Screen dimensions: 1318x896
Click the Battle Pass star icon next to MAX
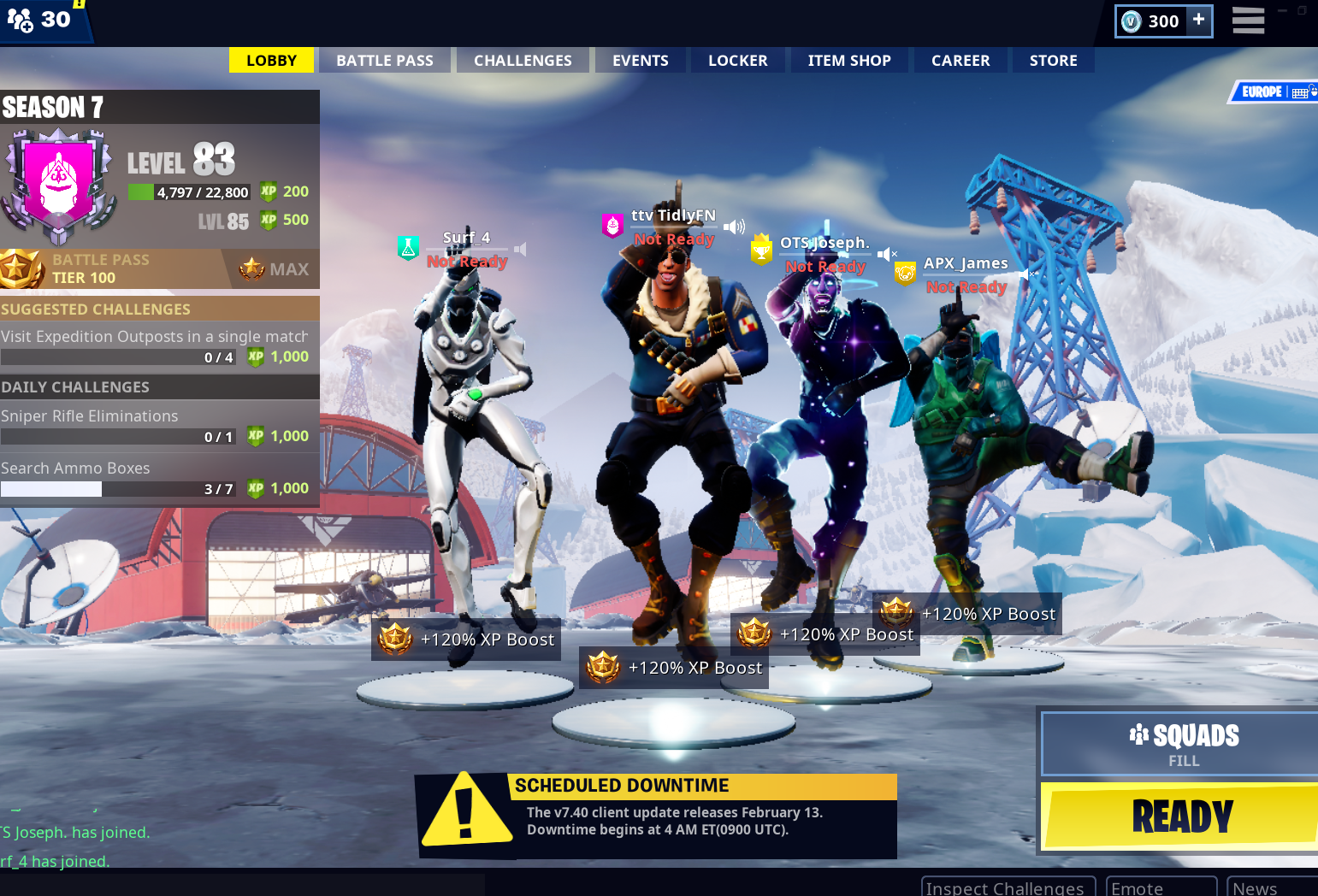pyautogui.click(x=248, y=268)
